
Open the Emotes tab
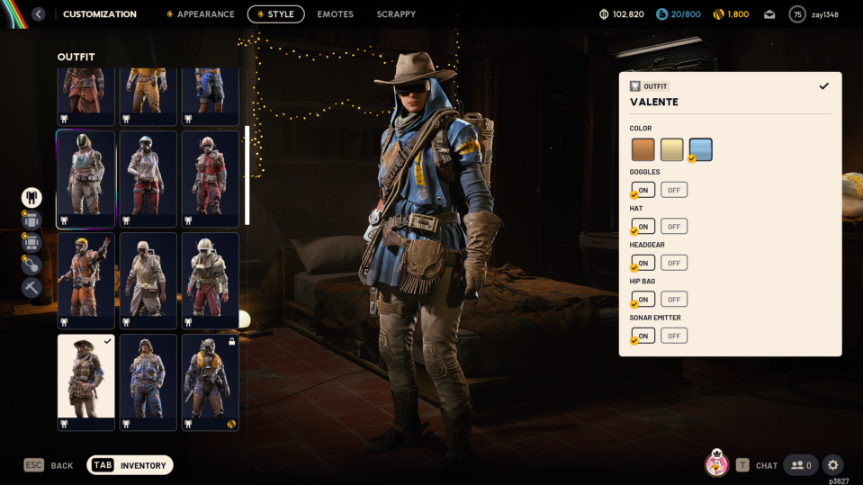(x=334, y=14)
